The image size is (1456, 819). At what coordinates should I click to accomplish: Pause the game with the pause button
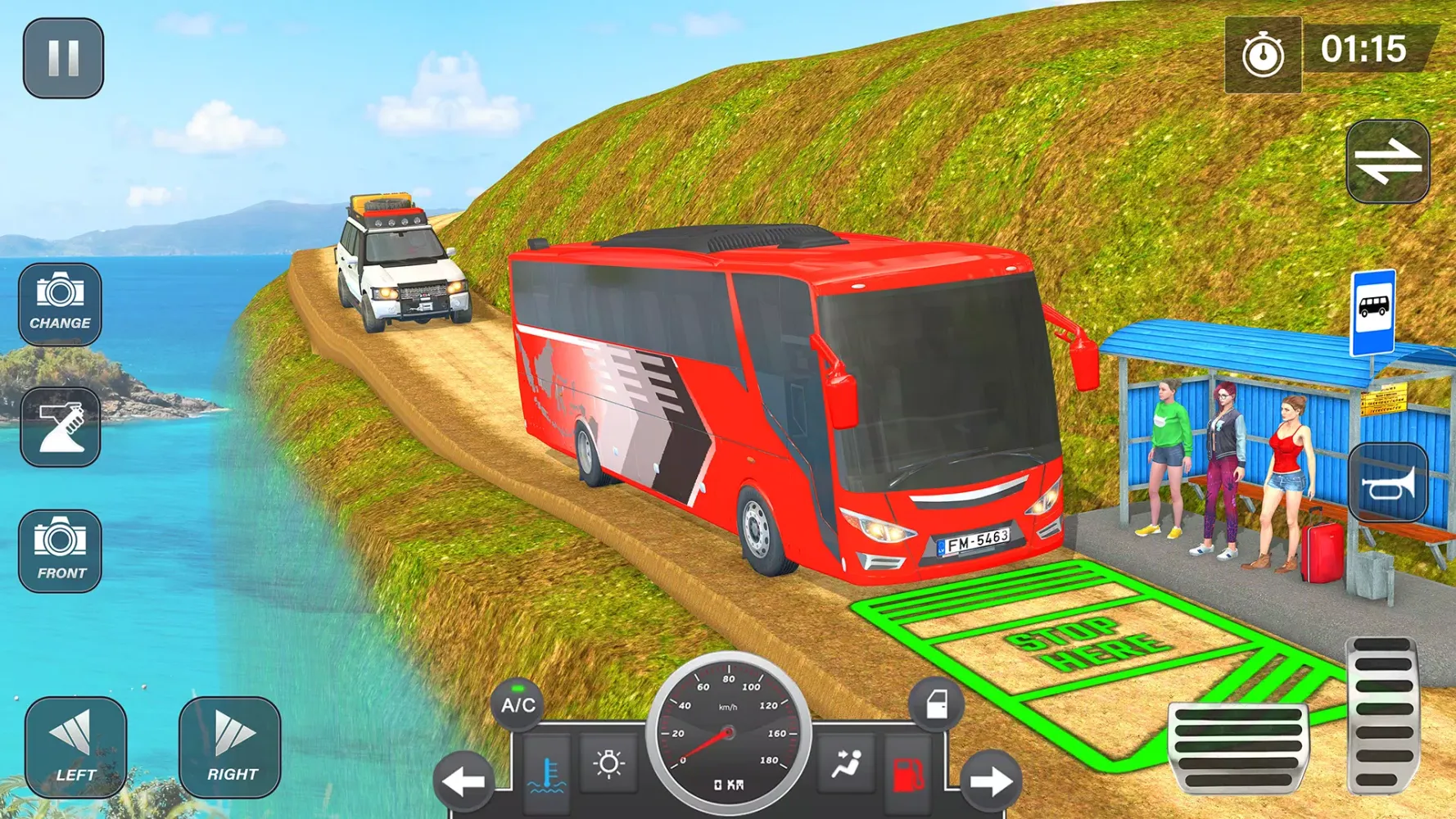coord(63,58)
